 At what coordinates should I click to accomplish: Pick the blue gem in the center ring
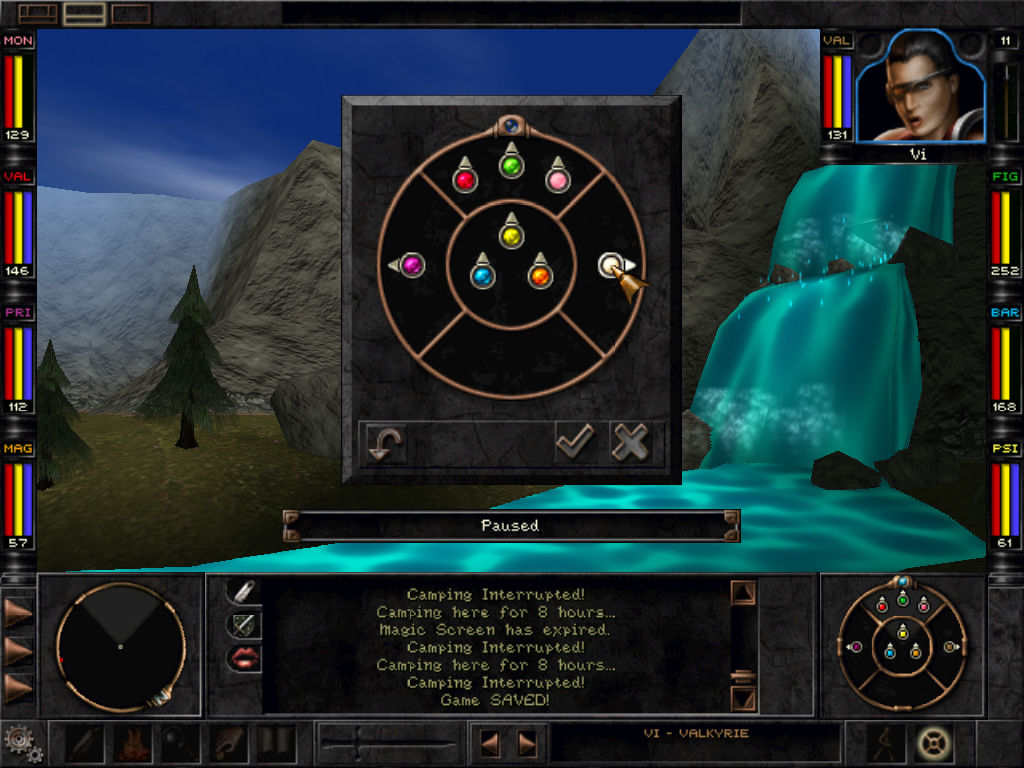483,275
